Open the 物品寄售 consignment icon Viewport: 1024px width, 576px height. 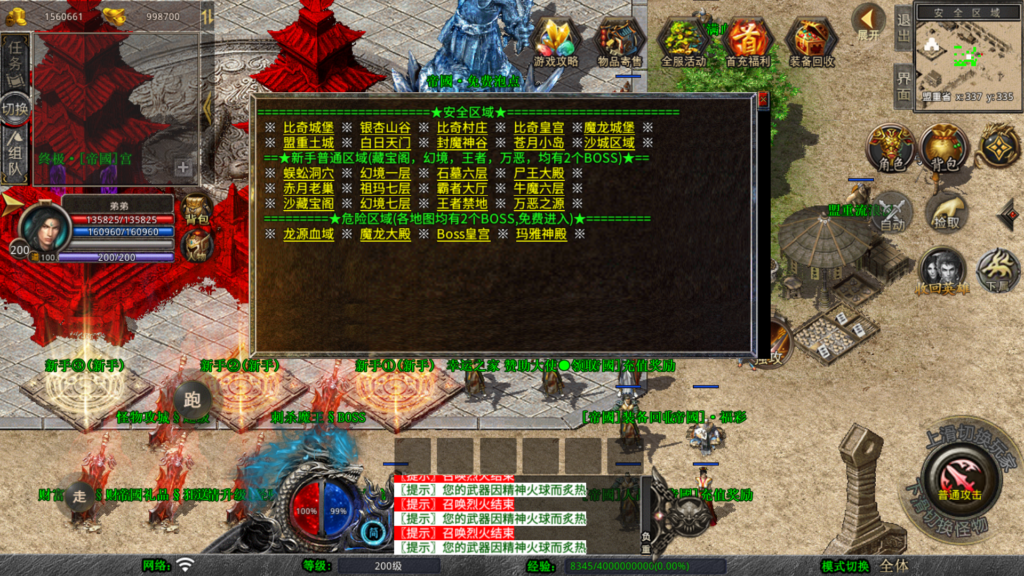pyautogui.click(x=621, y=43)
